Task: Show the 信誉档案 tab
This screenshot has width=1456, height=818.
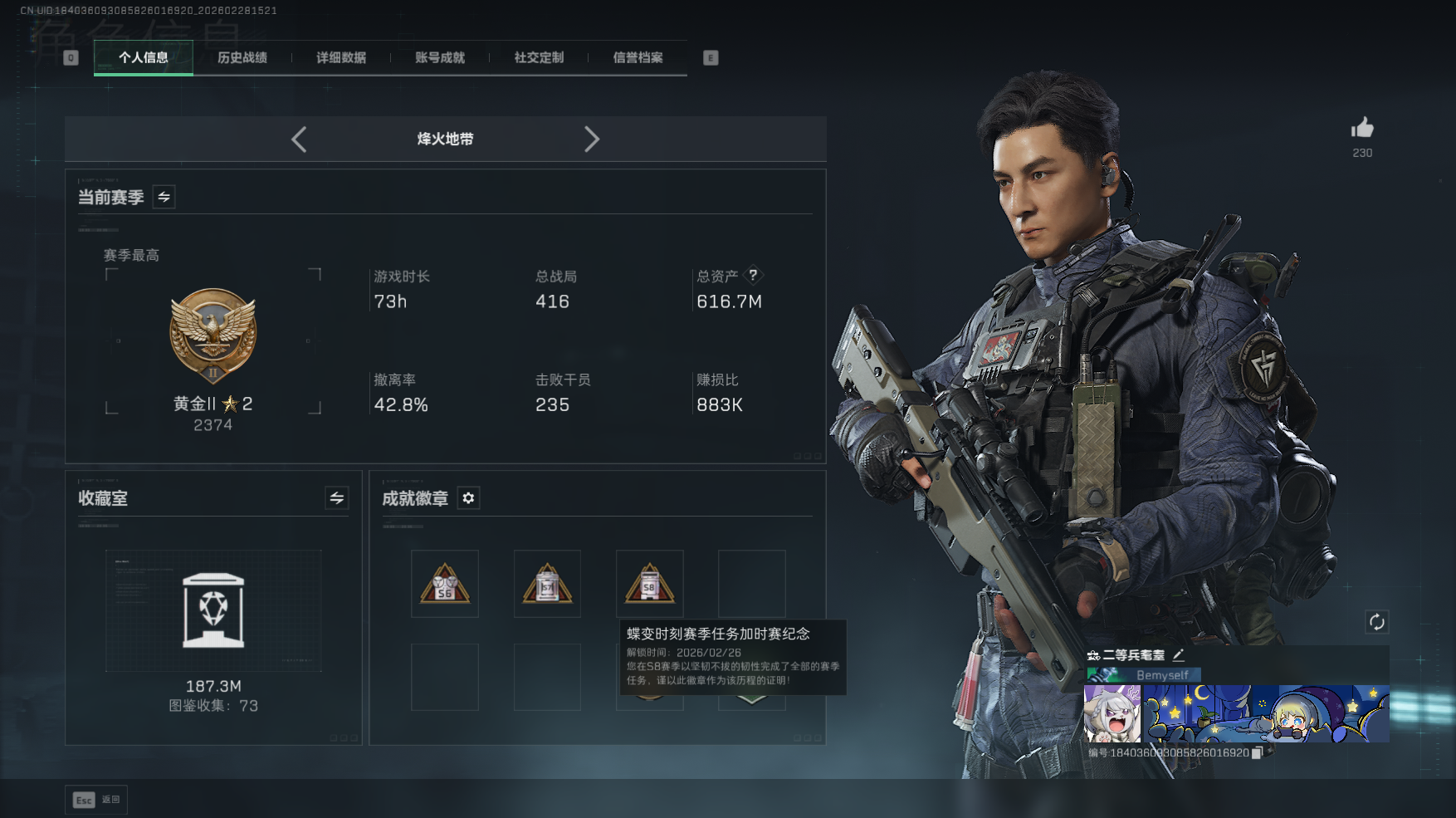Action: point(638,57)
